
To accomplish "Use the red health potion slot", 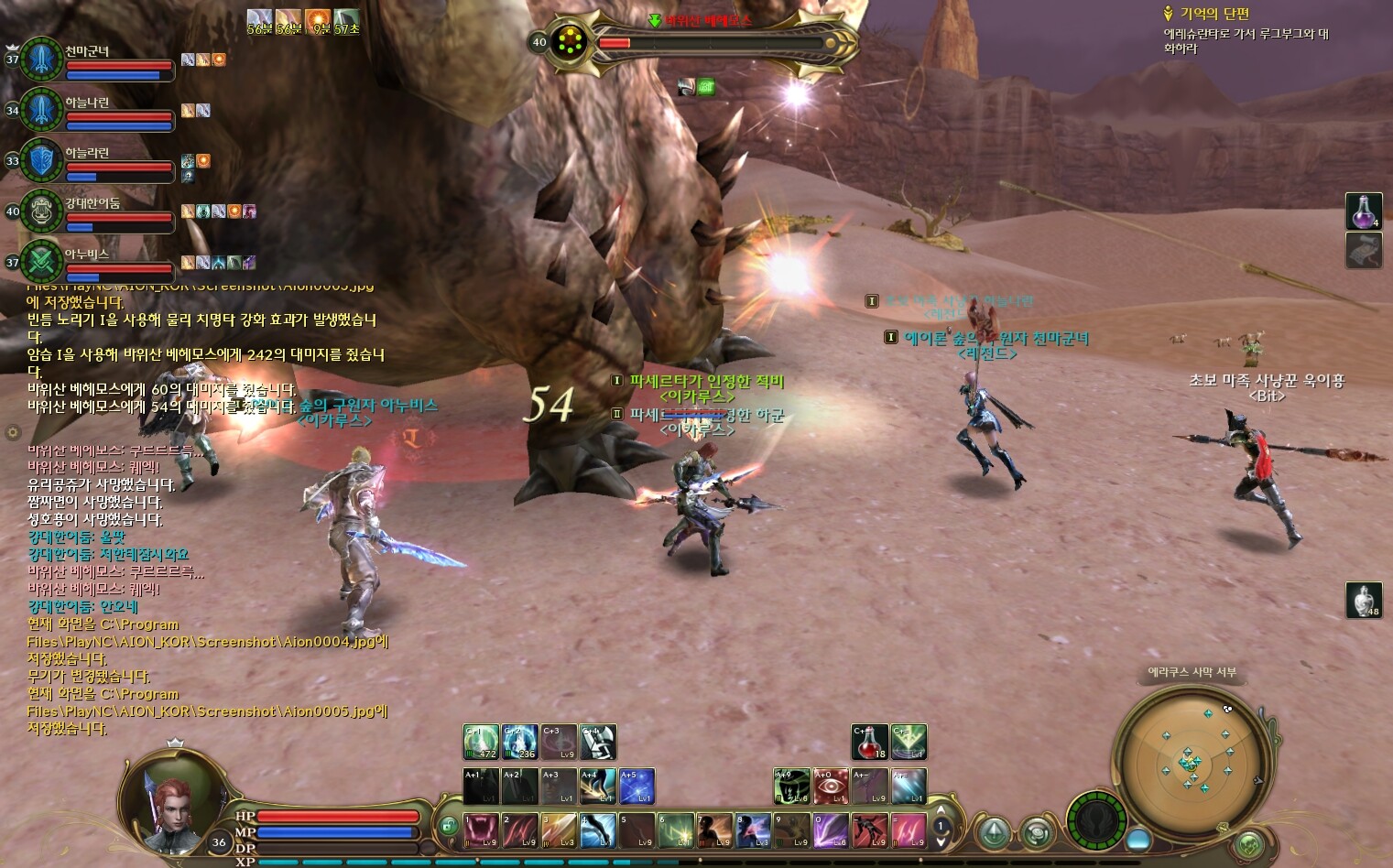I will [869, 742].
